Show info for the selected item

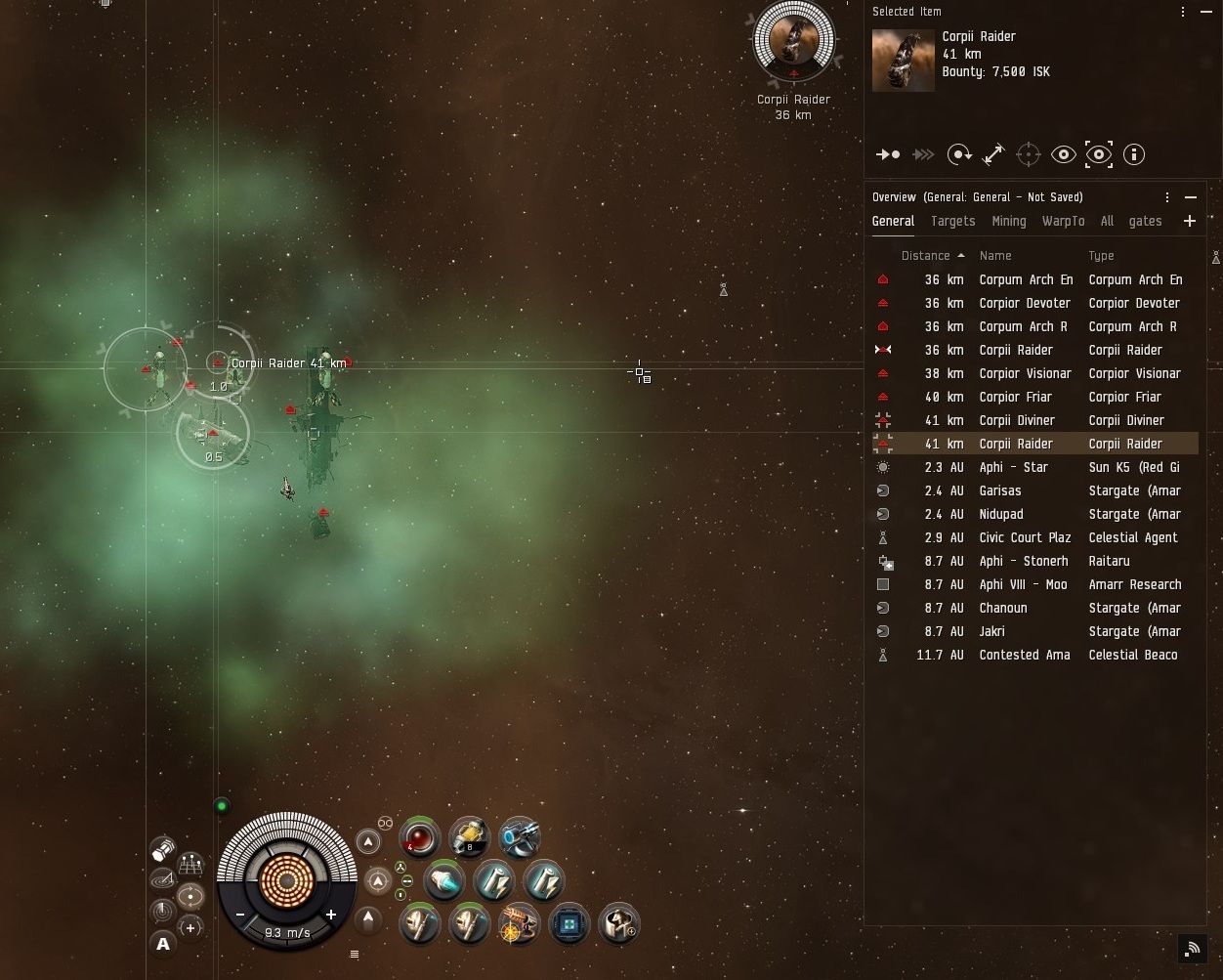pos(1134,154)
